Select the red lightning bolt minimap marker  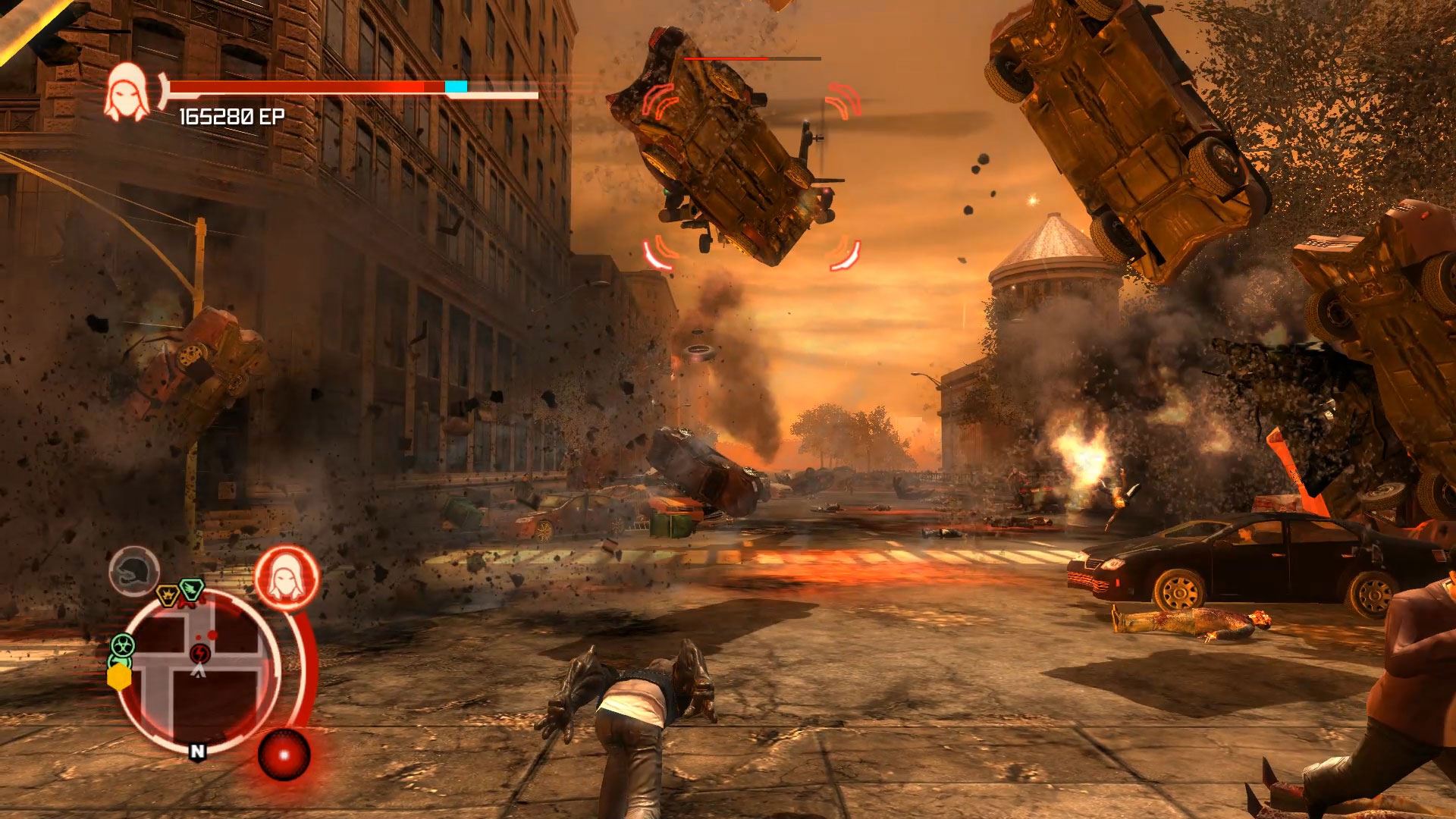click(x=199, y=653)
